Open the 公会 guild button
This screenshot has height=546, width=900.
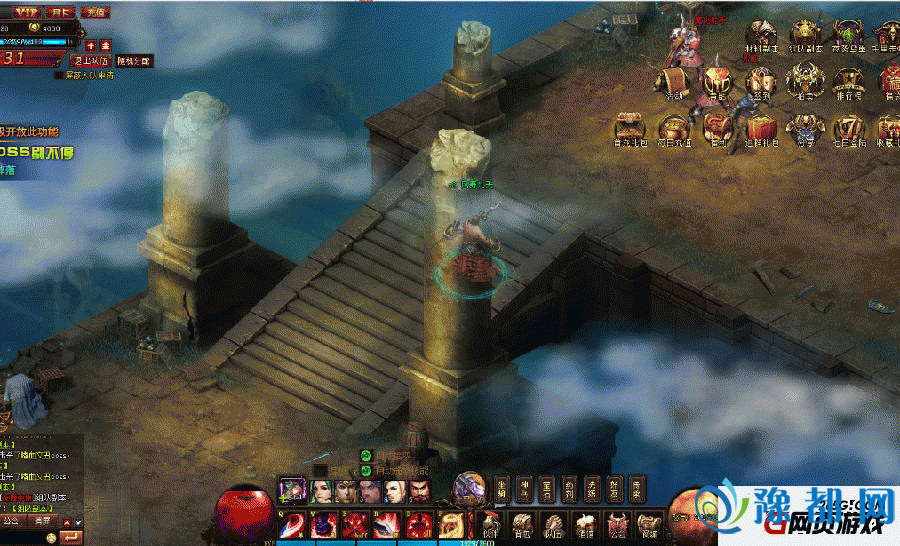click(x=618, y=522)
